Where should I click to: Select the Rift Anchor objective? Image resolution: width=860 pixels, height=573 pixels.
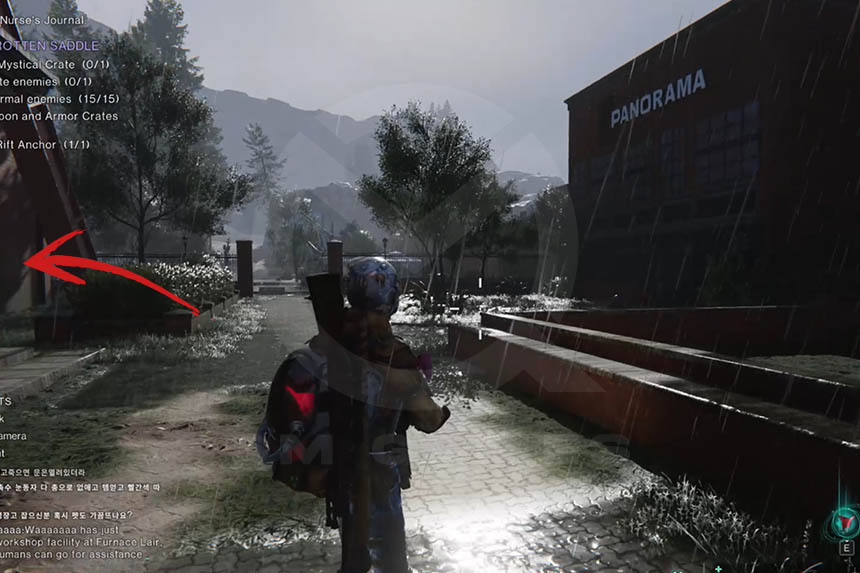coord(44,144)
